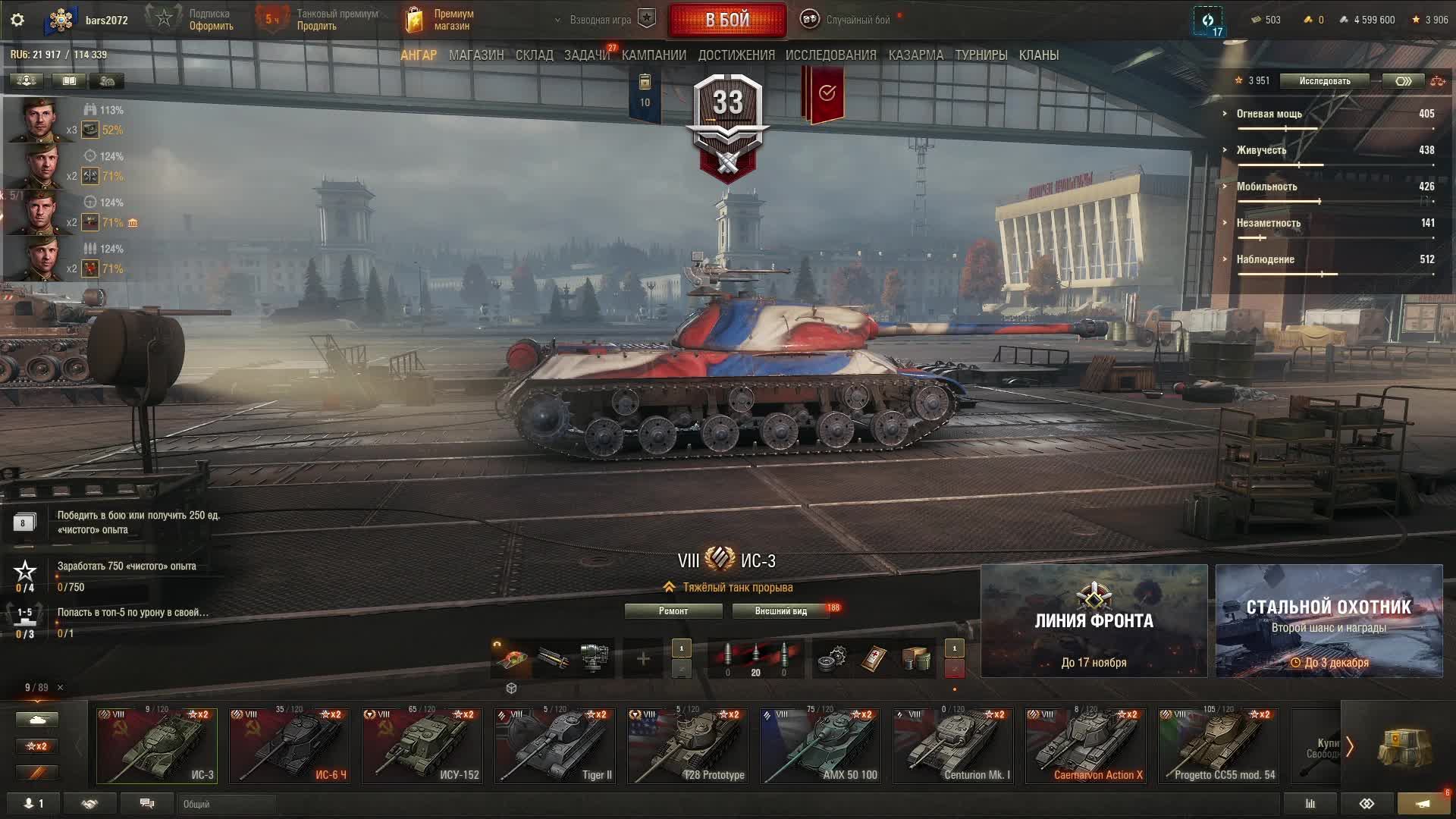
Task: Show the КАЗАРМА tab
Action: coord(915,55)
